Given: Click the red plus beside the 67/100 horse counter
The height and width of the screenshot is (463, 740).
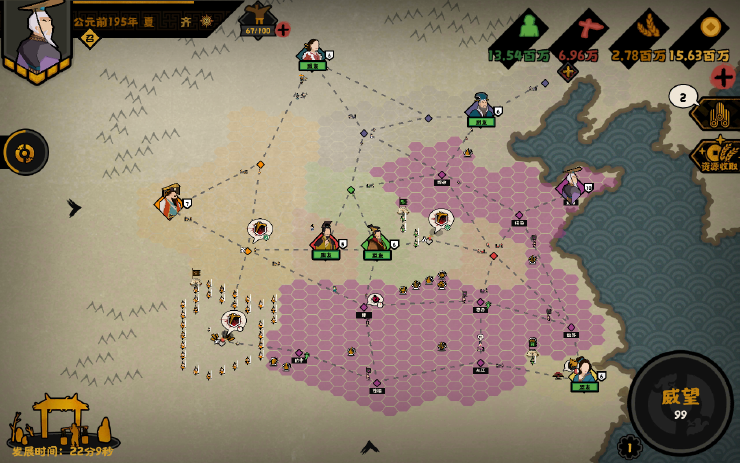Looking at the screenshot, I should coord(283,30).
